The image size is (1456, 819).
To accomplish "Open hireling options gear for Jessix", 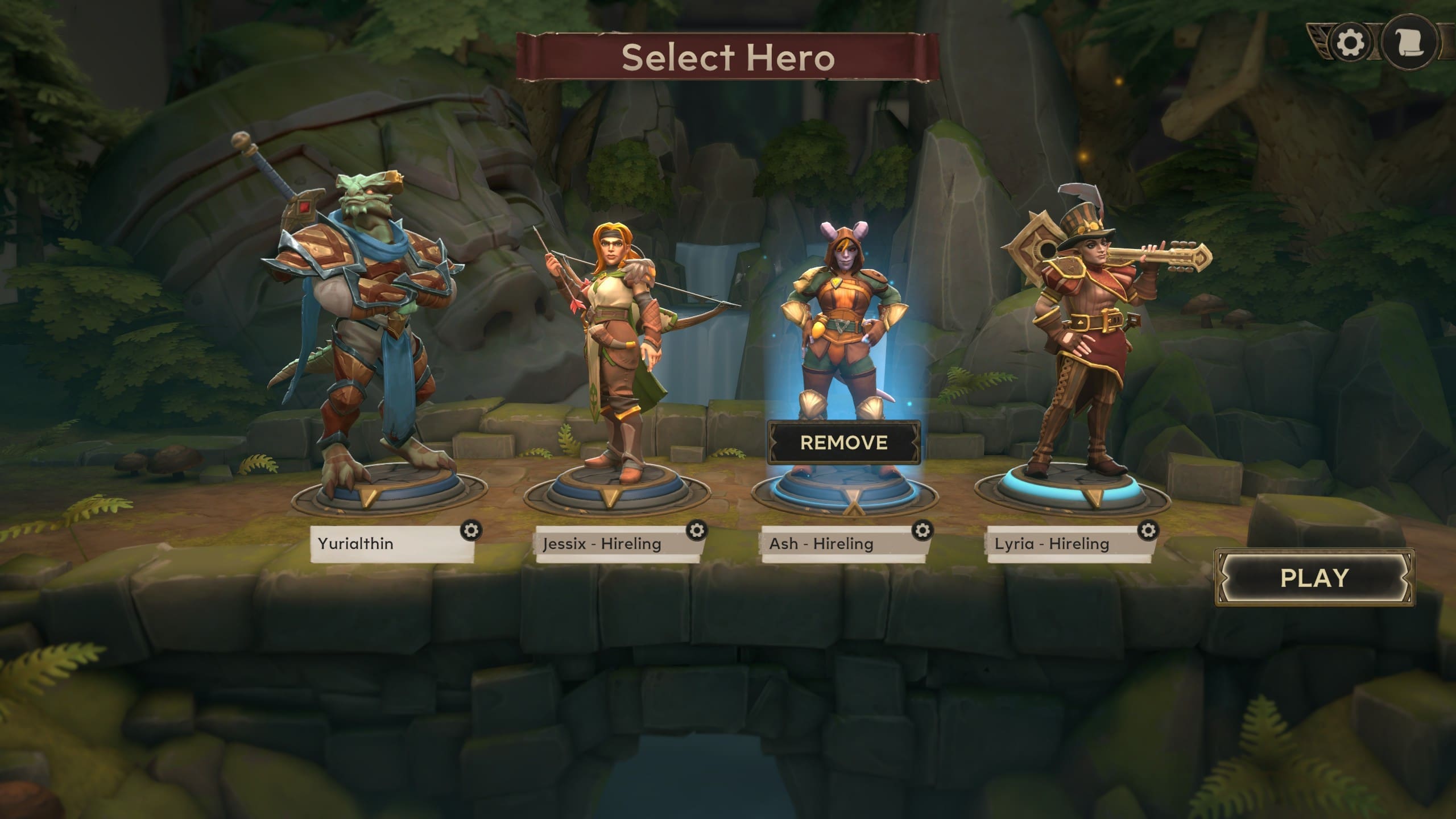I will [697, 530].
